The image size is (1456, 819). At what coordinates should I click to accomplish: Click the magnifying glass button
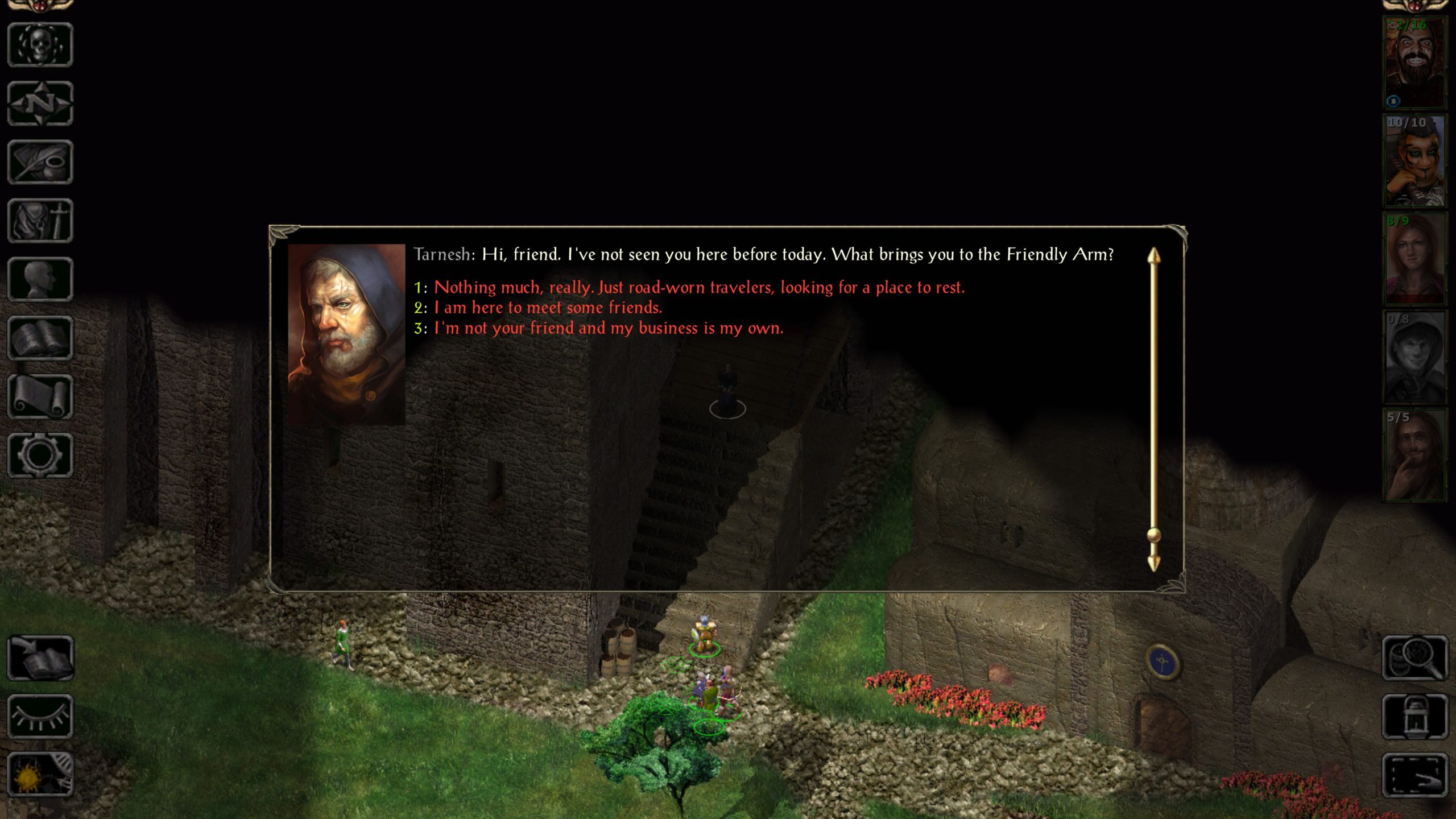click(x=1415, y=658)
